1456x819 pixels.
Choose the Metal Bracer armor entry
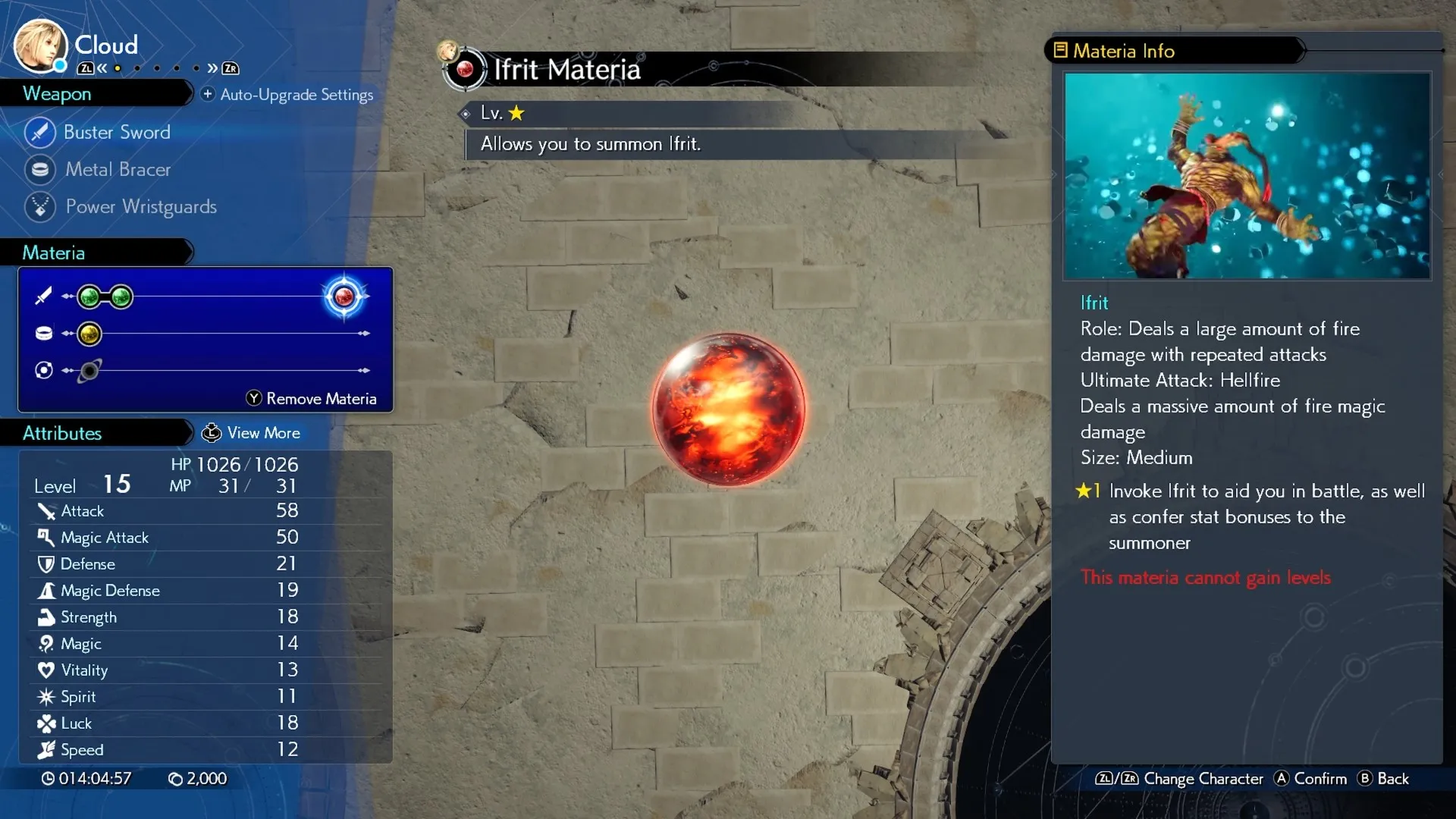click(x=118, y=169)
